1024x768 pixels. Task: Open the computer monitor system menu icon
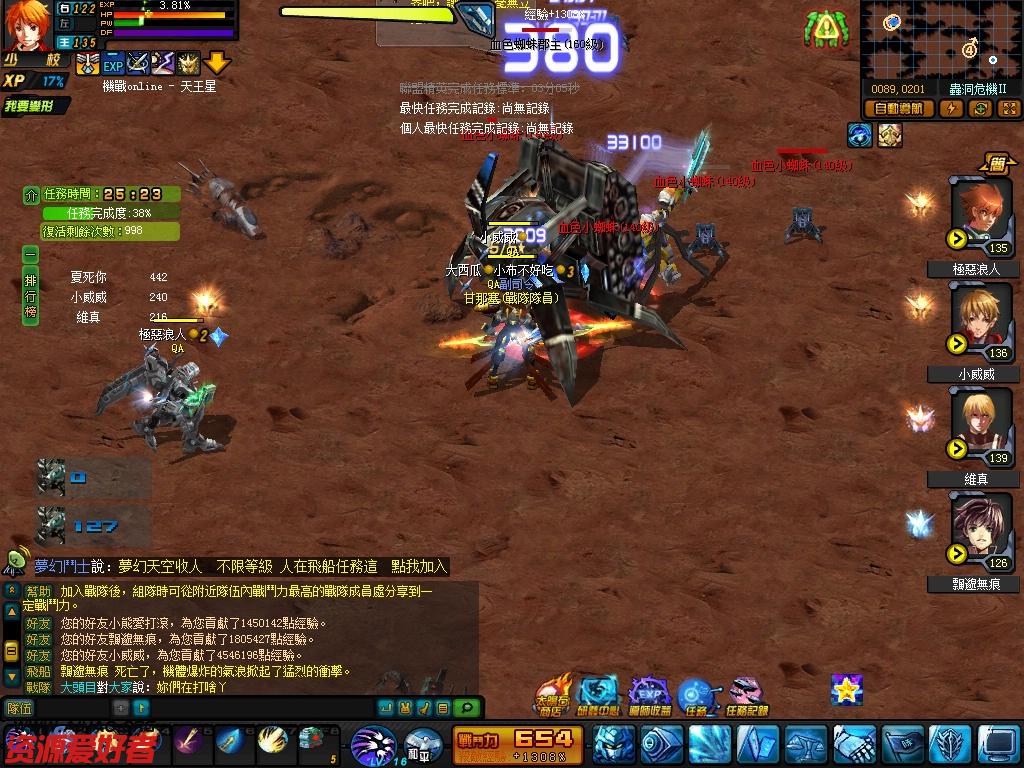pos(998,744)
